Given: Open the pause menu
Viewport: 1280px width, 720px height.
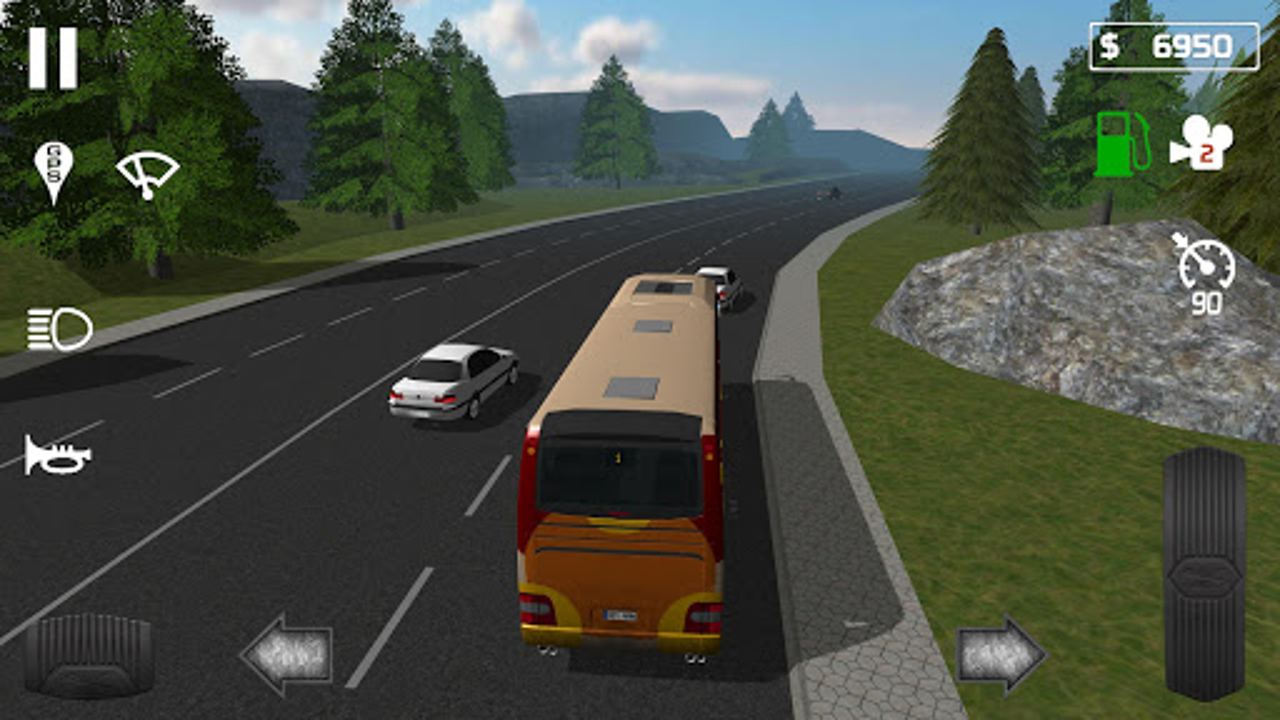Looking at the screenshot, I should tap(55, 55).
